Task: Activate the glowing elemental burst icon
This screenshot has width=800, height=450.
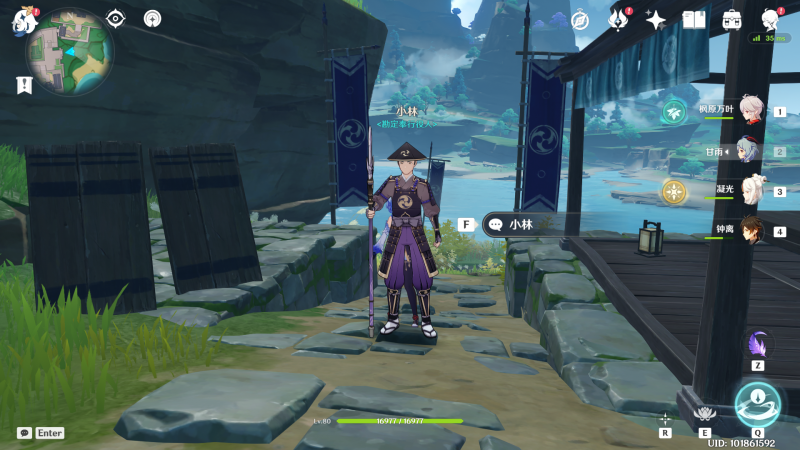Action: pos(757,403)
